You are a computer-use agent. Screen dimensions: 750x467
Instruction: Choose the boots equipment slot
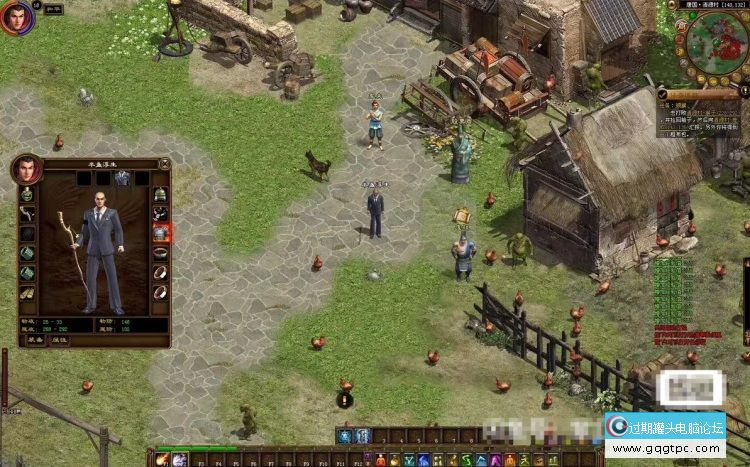(x=27, y=293)
